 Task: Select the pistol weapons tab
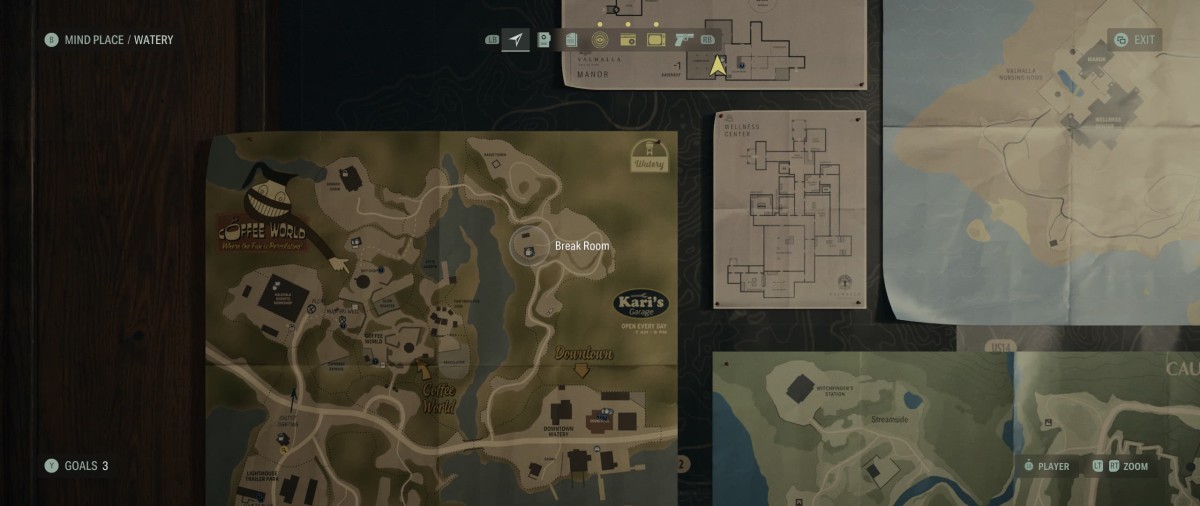[684, 40]
